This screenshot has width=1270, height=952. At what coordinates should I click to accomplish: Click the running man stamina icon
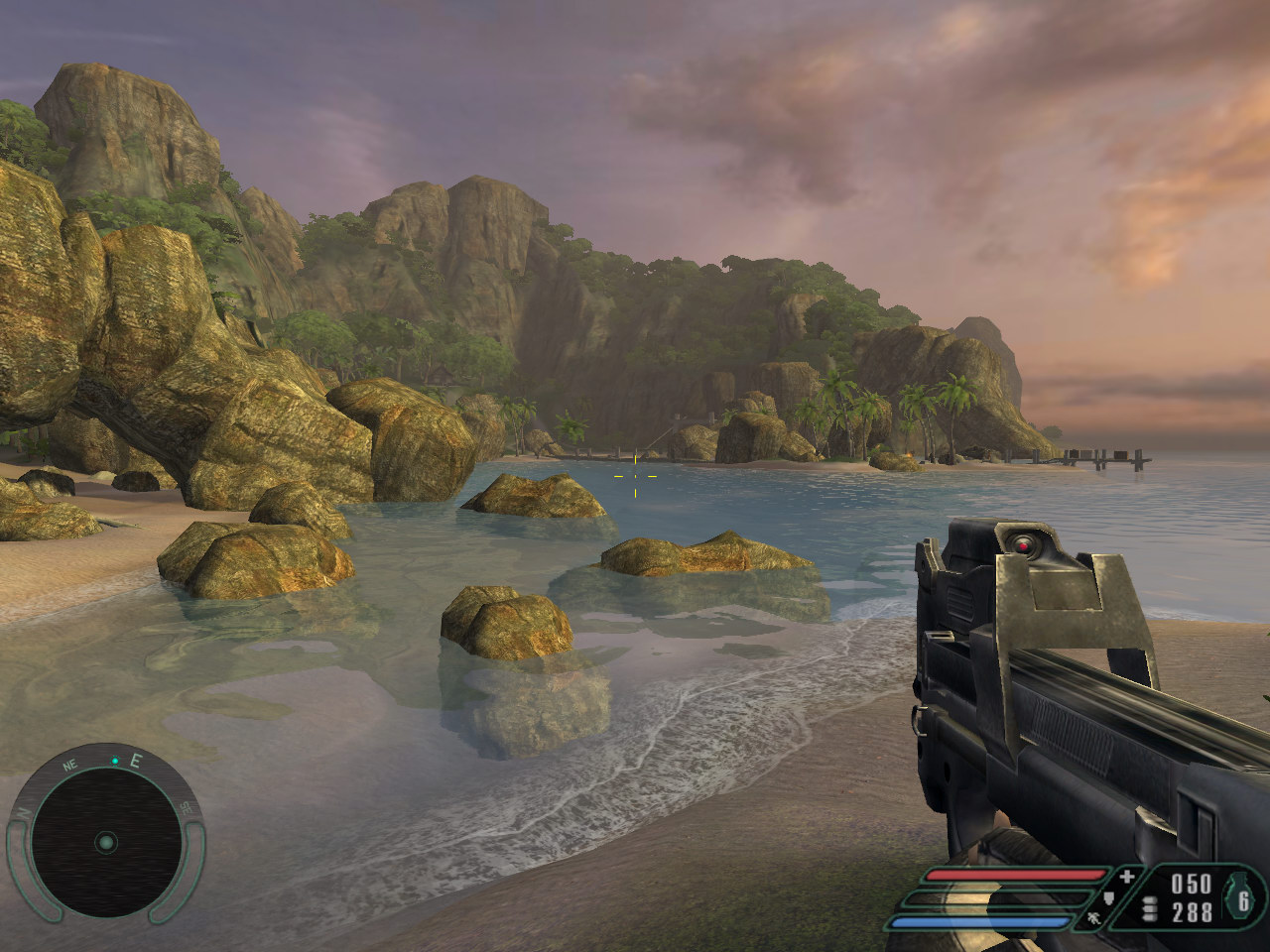coord(1093,919)
